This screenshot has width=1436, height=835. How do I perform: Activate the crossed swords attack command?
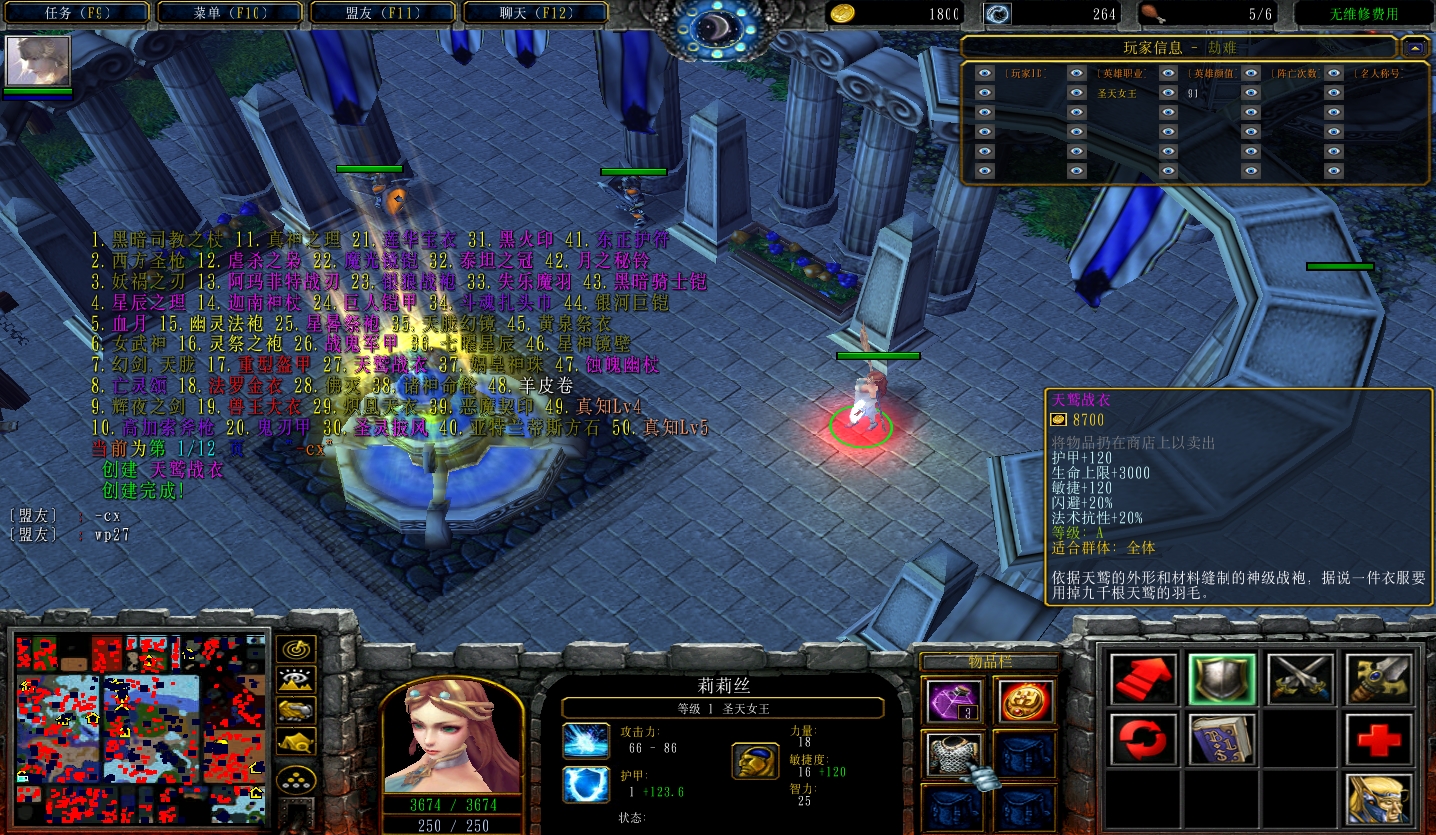coord(1300,679)
